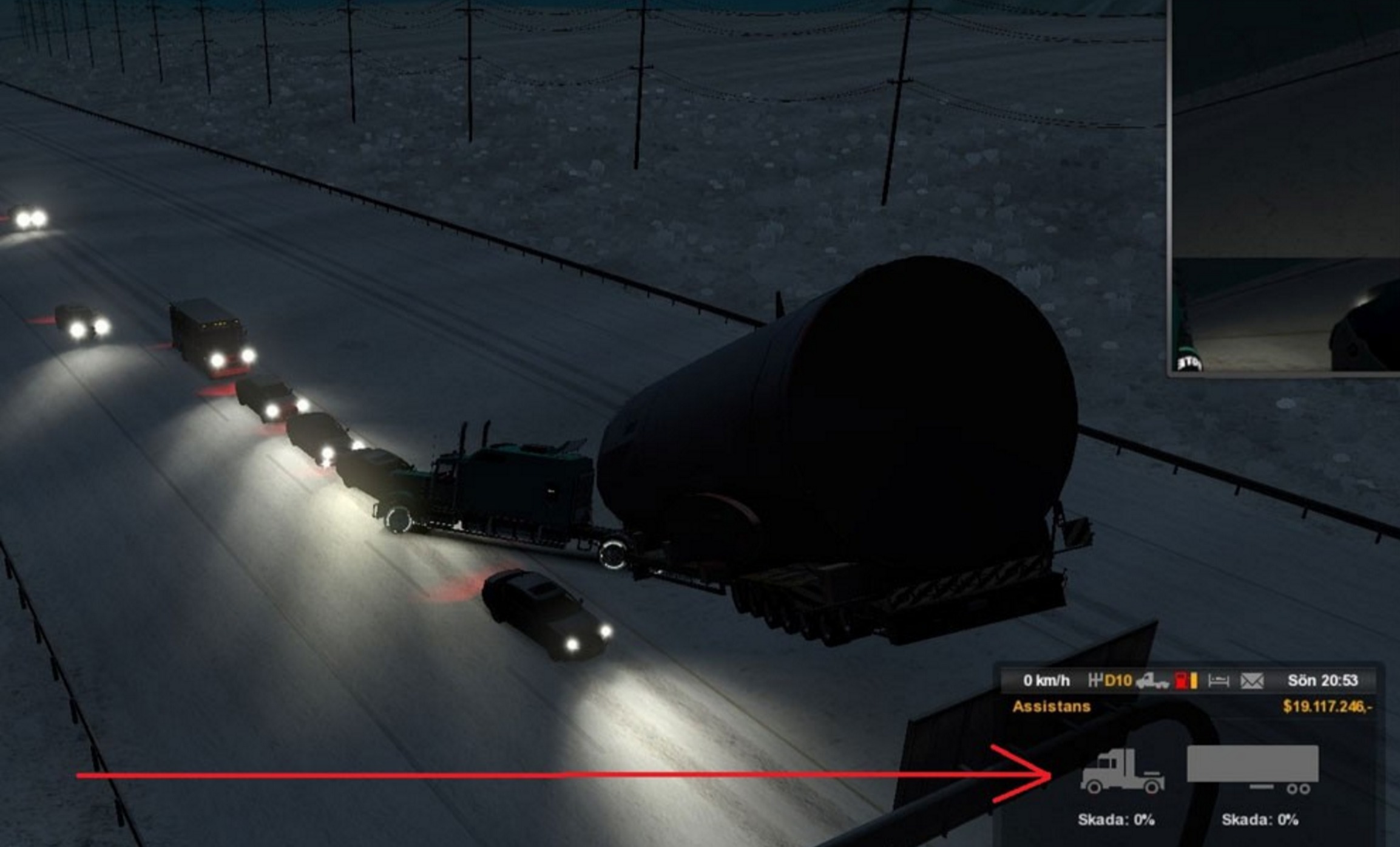This screenshot has height=847, width=1400.
Task: Open the Assistans panel label
Action: click(1051, 707)
